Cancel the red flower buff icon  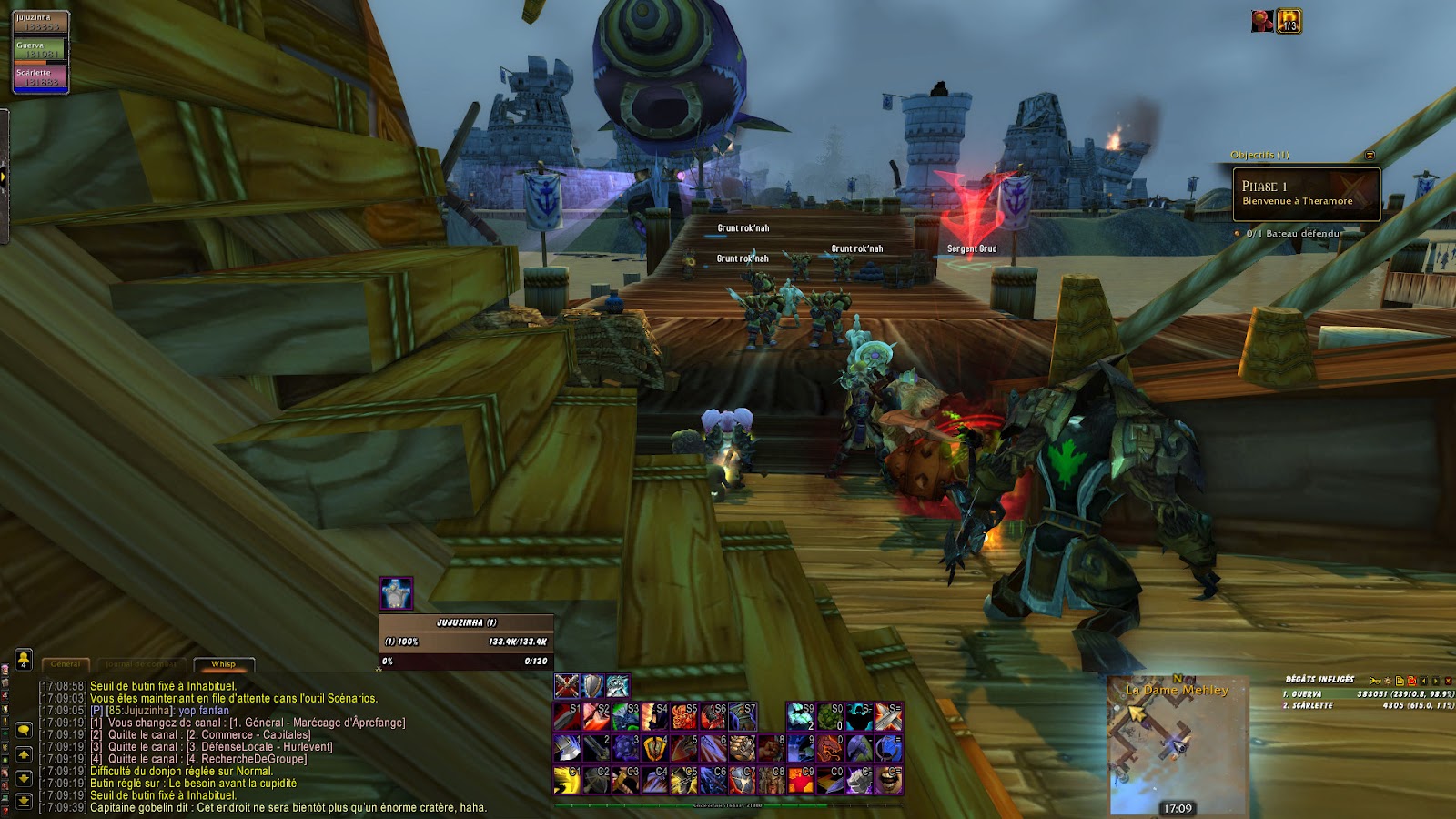[1260, 20]
